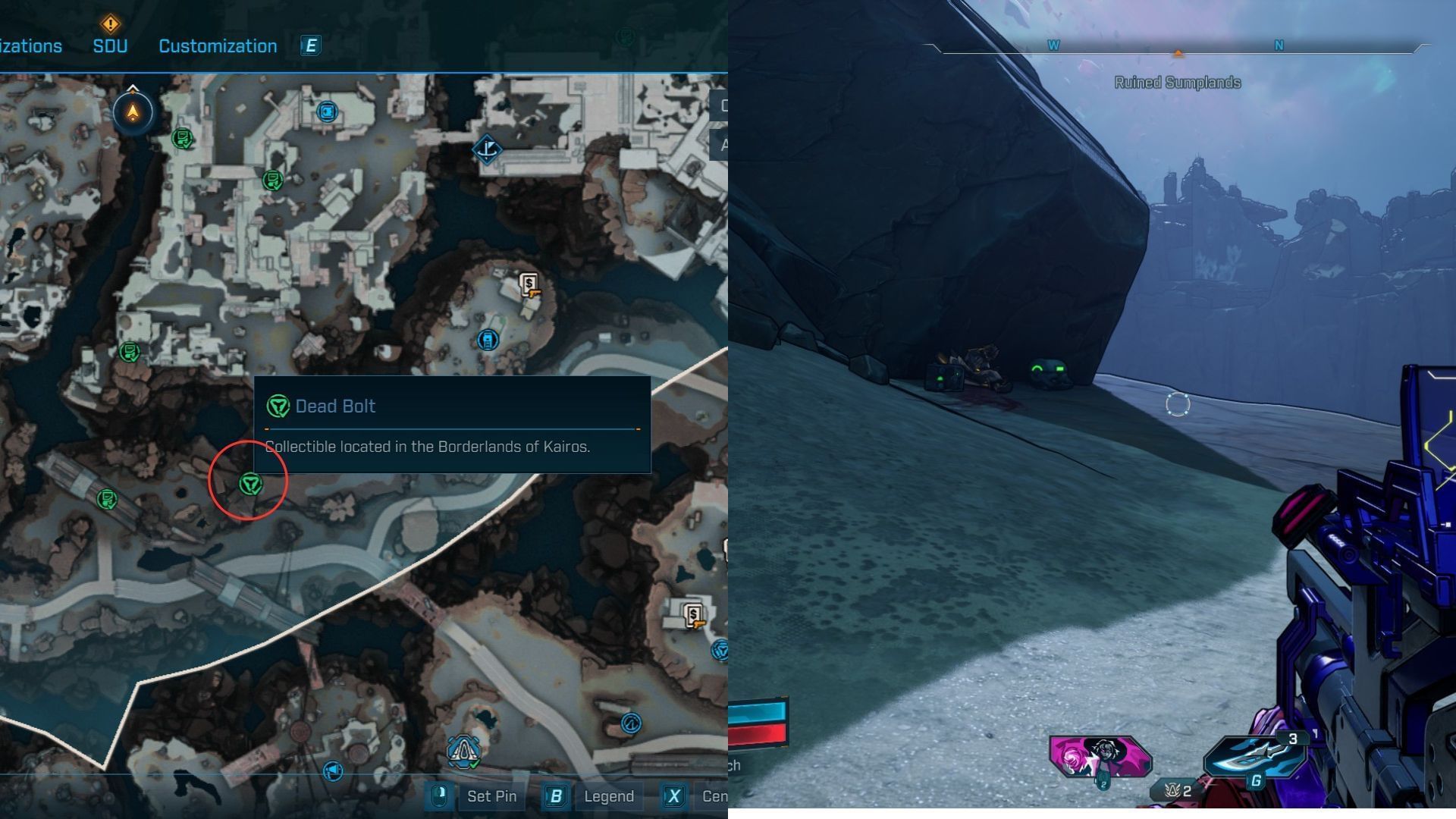1456x819 pixels.
Task: Activate the pink action skill icon
Action: click(x=1100, y=756)
